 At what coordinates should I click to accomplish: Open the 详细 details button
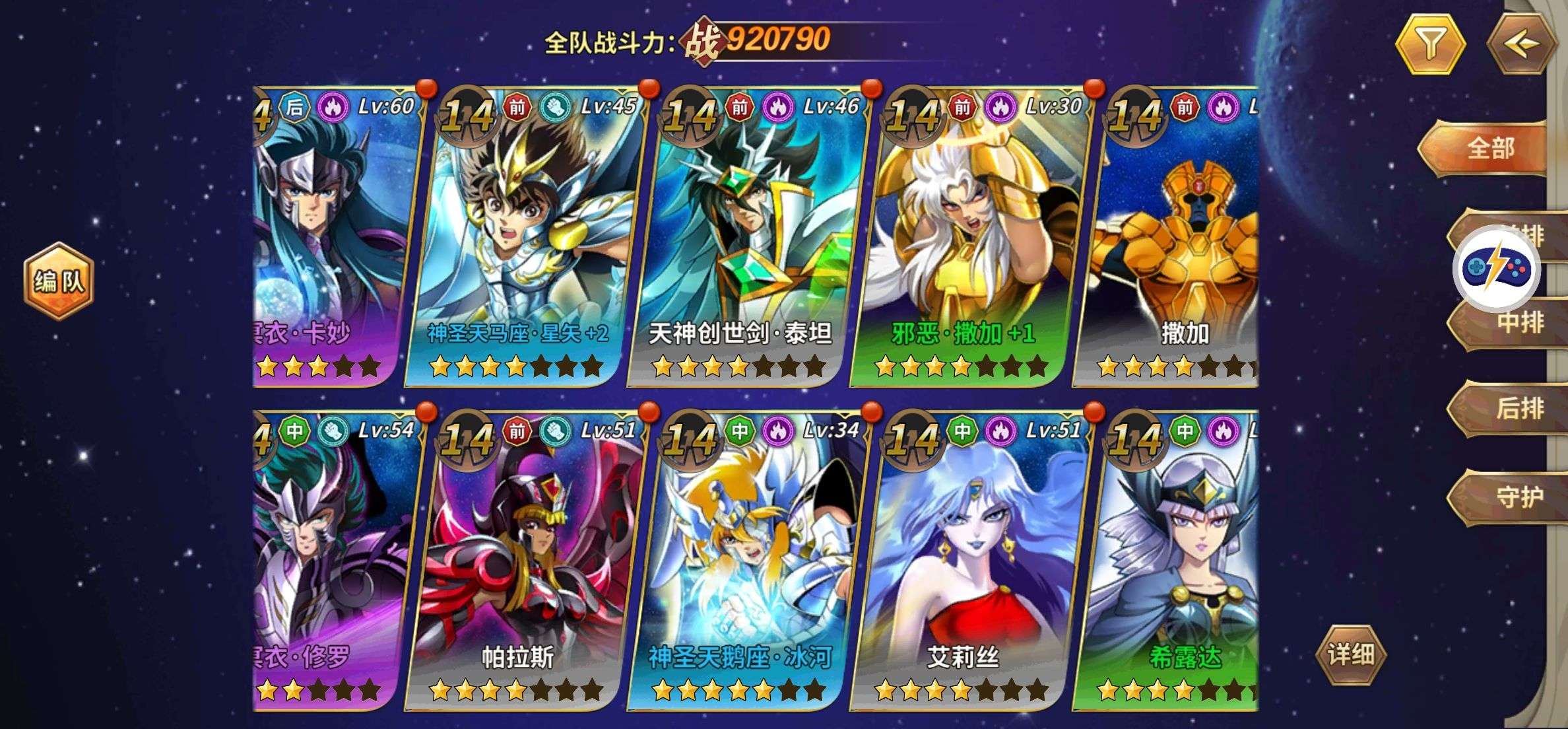(x=1350, y=654)
